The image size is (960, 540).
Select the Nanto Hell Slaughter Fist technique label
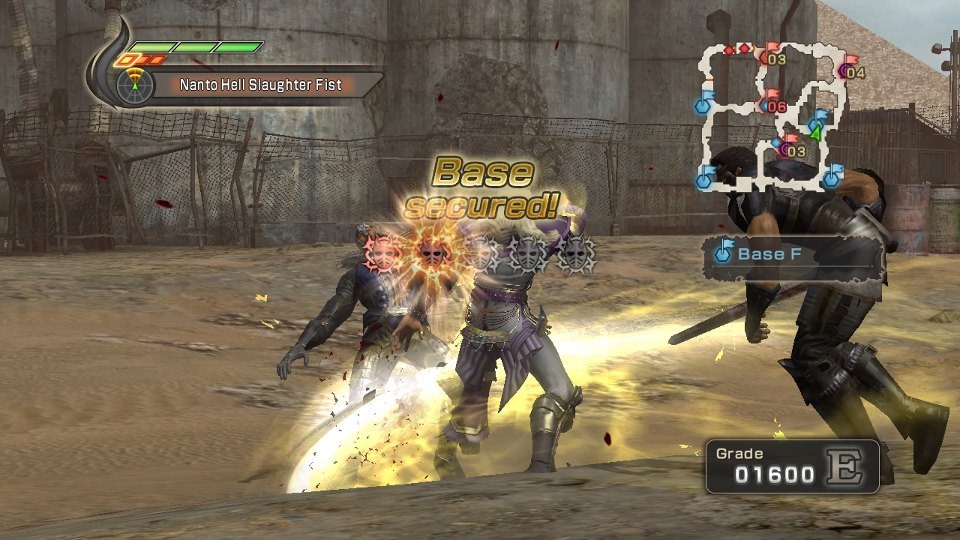point(260,86)
